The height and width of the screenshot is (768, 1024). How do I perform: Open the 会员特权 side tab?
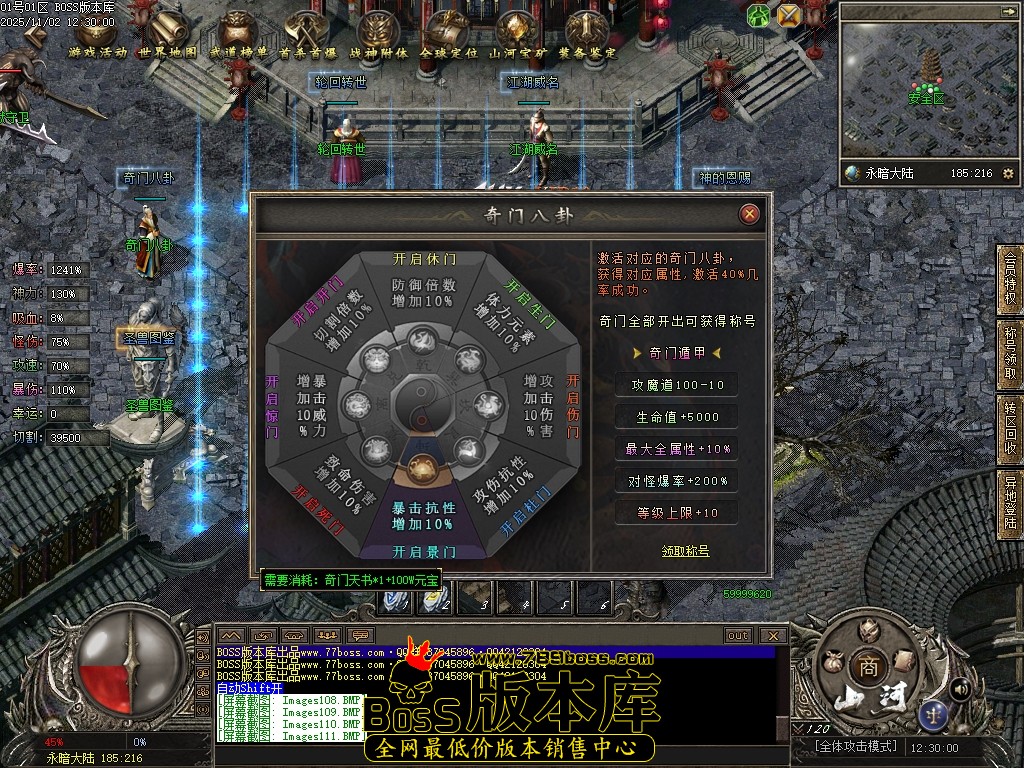[x=1010, y=277]
